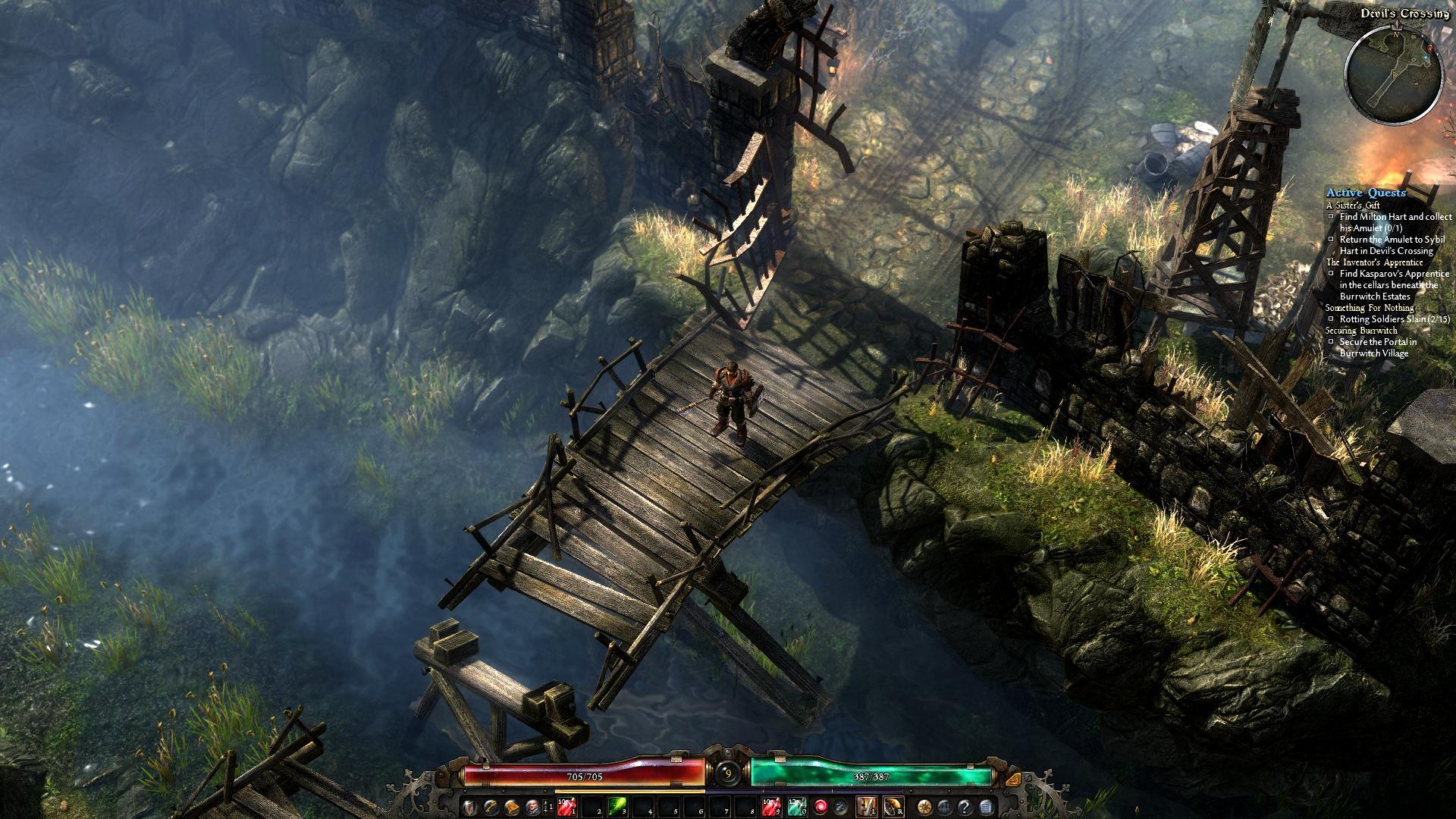
Task: Open the quest journal icon
Action: pyautogui.click(x=986, y=808)
